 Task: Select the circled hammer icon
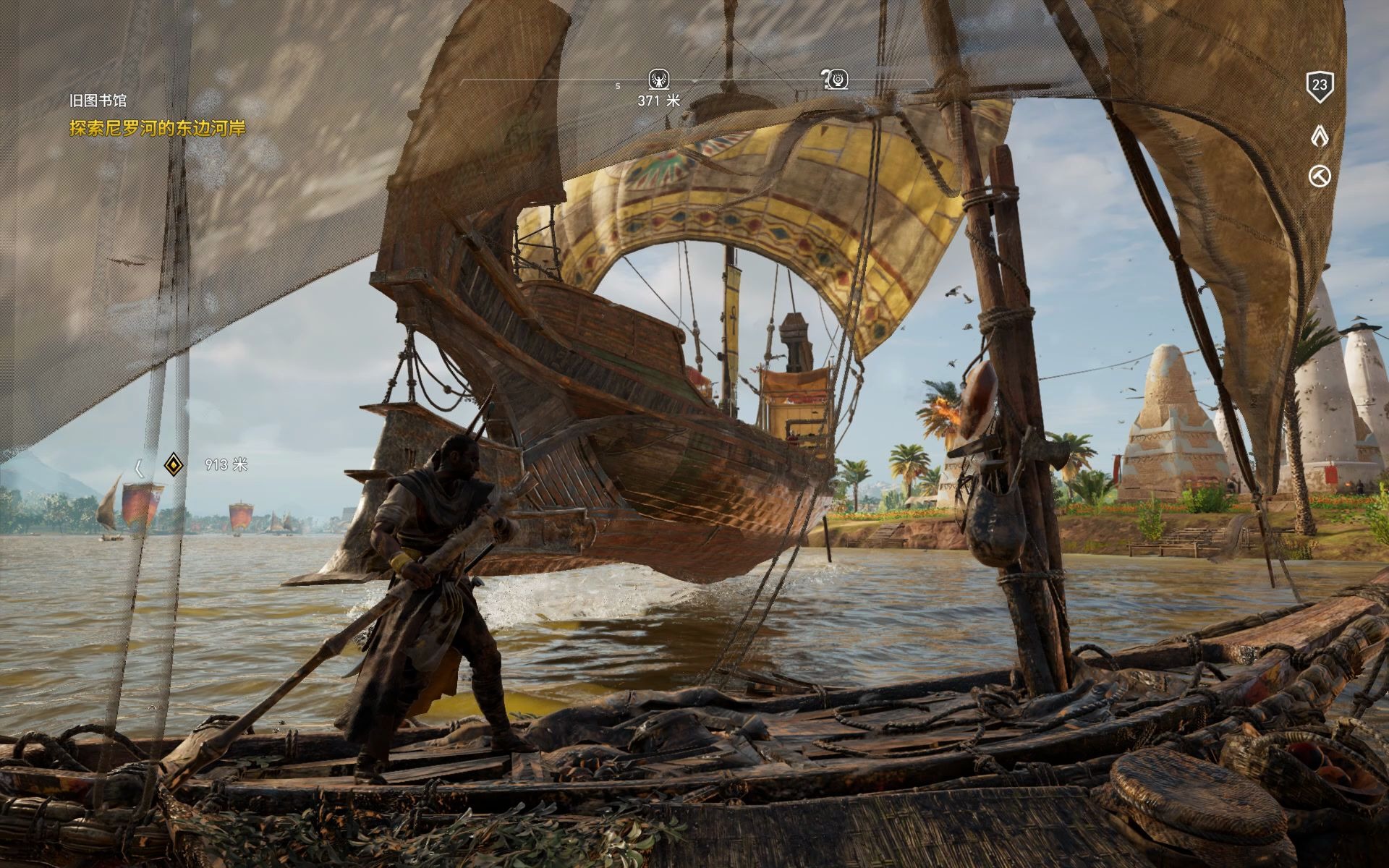(x=1320, y=176)
